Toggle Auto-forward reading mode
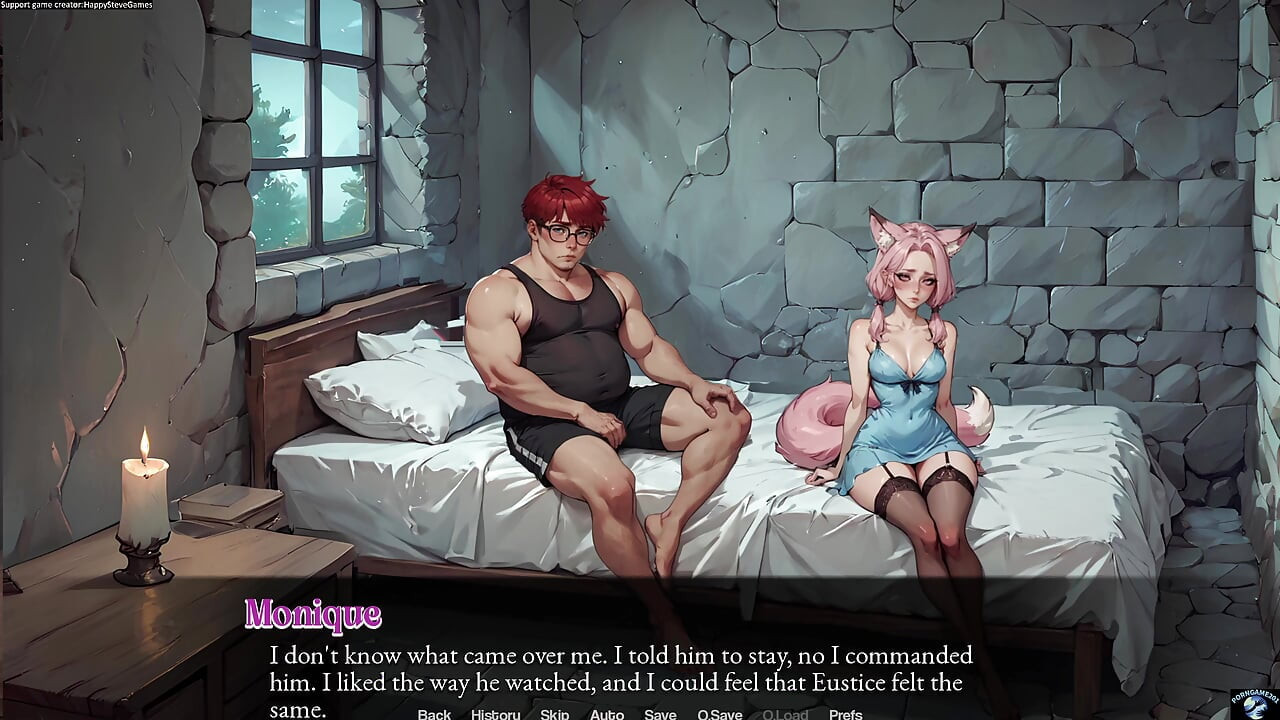This screenshot has height=720, width=1280. [x=607, y=714]
